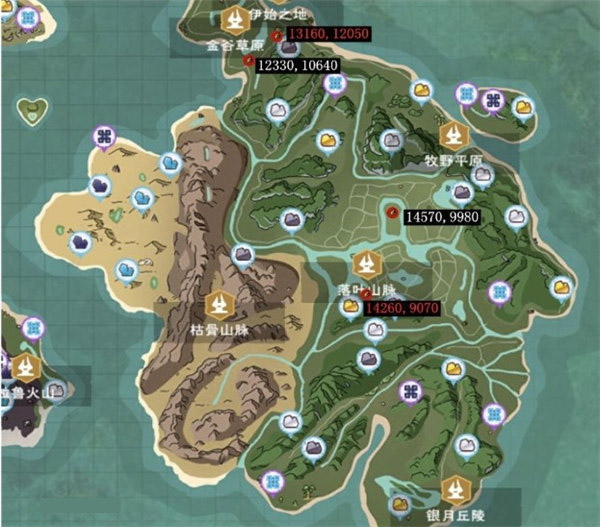
Task: Select the 伊始之地 tower icon
Action: (236, 18)
